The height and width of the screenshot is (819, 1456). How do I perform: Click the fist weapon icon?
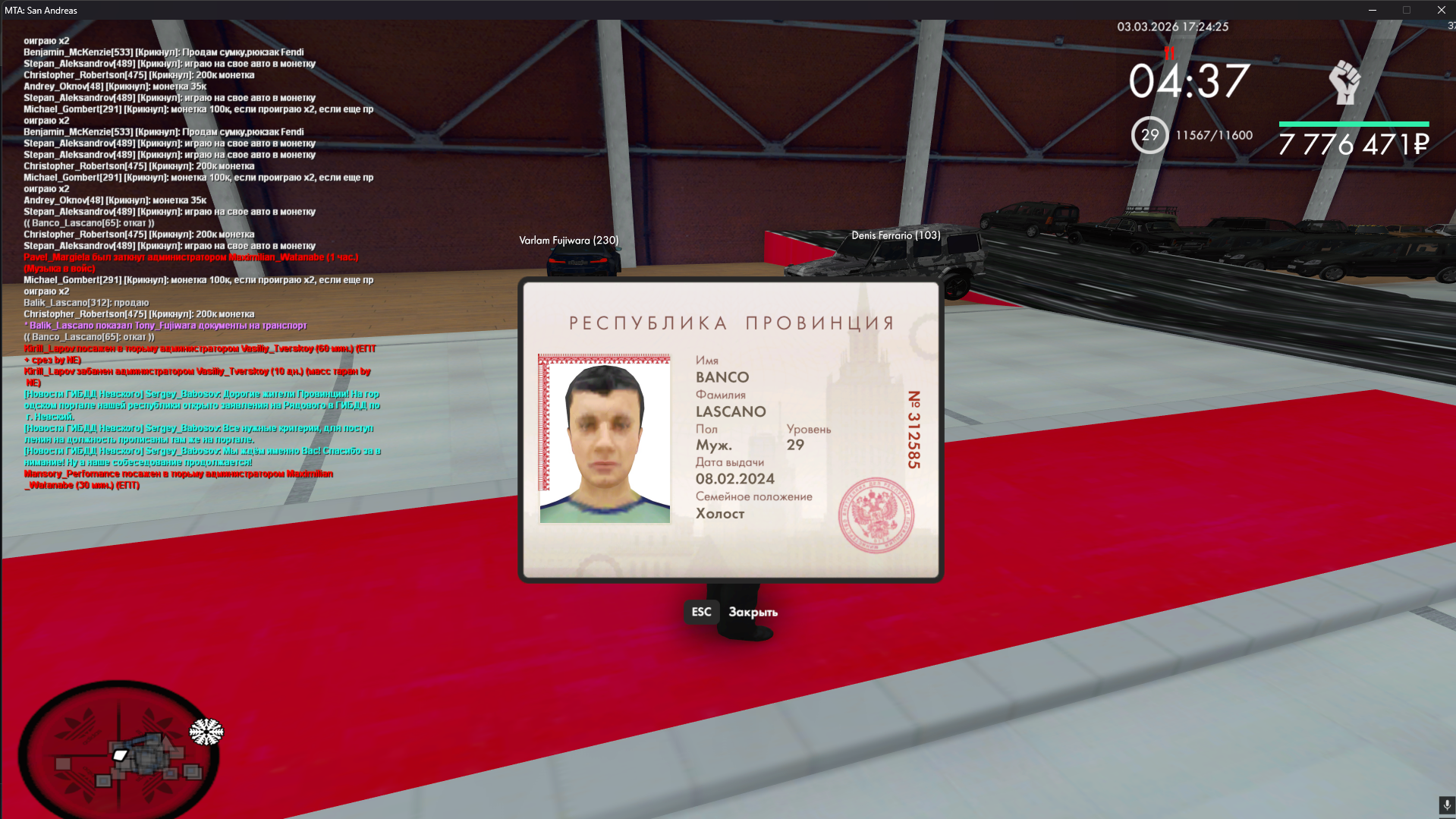point(1344,83)
